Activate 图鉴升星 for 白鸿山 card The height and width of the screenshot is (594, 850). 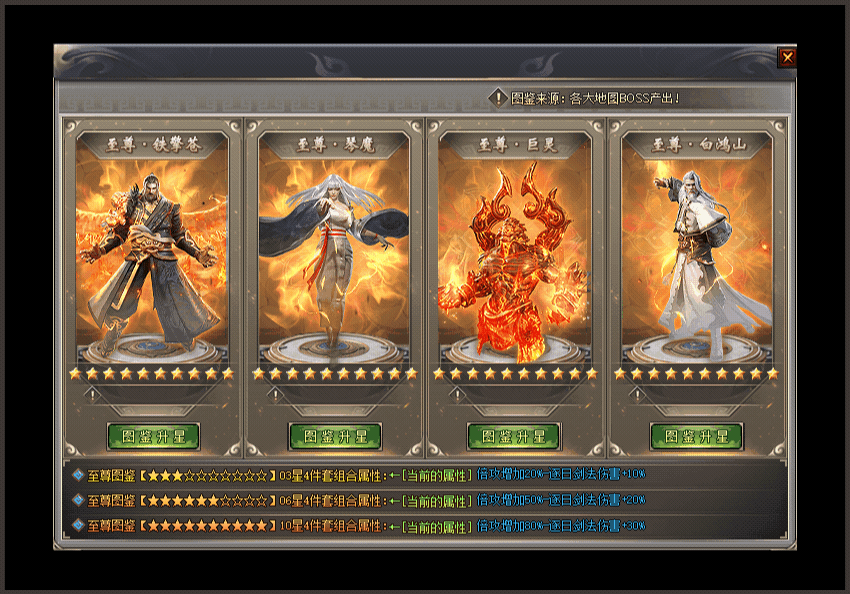pos(696,437)
